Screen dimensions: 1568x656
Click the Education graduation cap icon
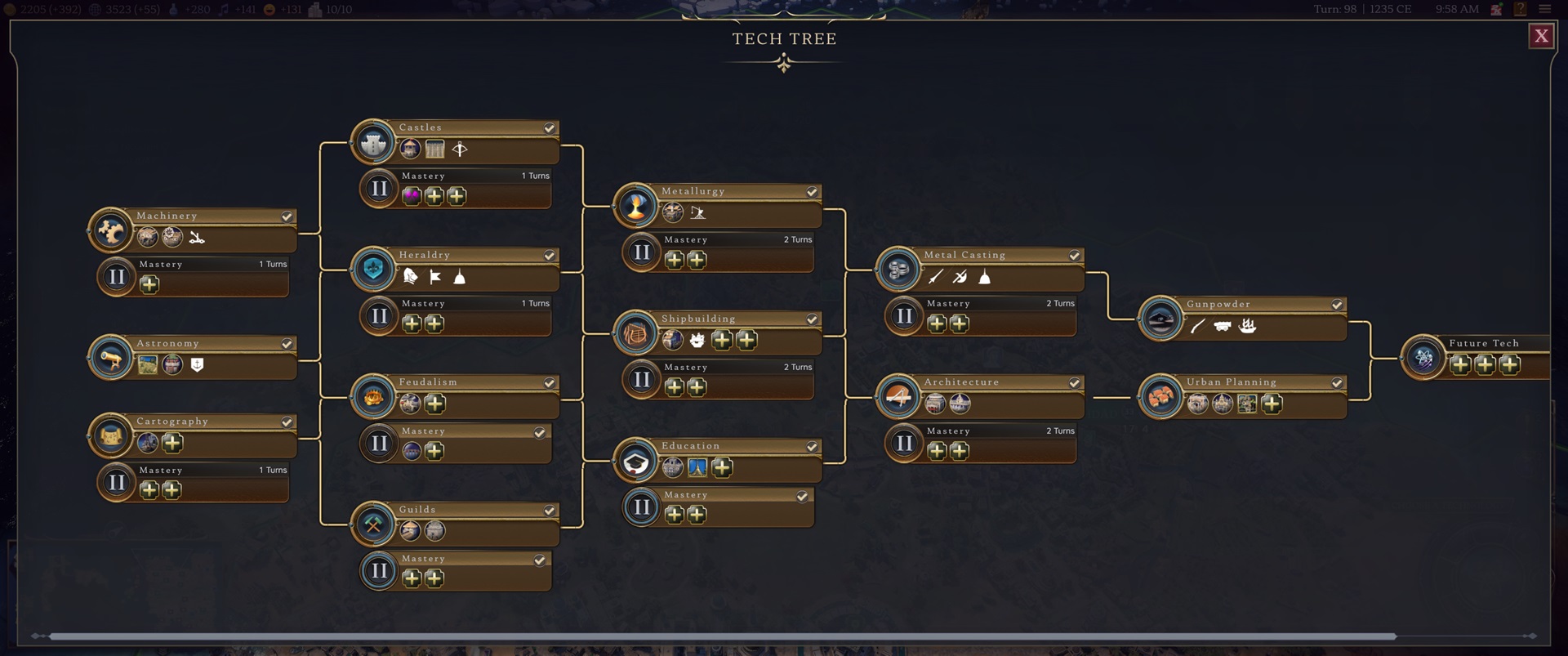coord(636,461)
